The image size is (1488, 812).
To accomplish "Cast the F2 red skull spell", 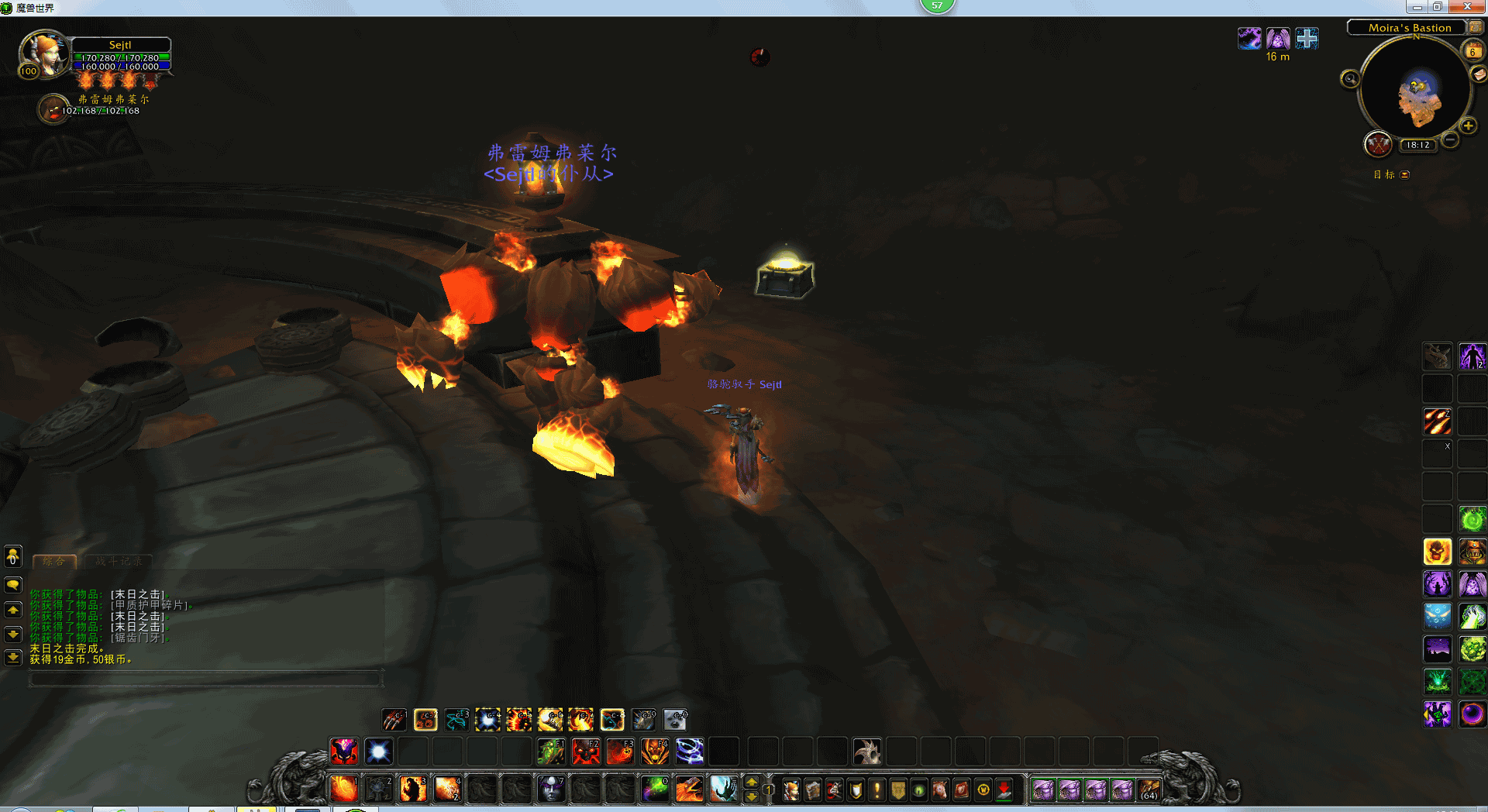I will (x=586, y=752).
